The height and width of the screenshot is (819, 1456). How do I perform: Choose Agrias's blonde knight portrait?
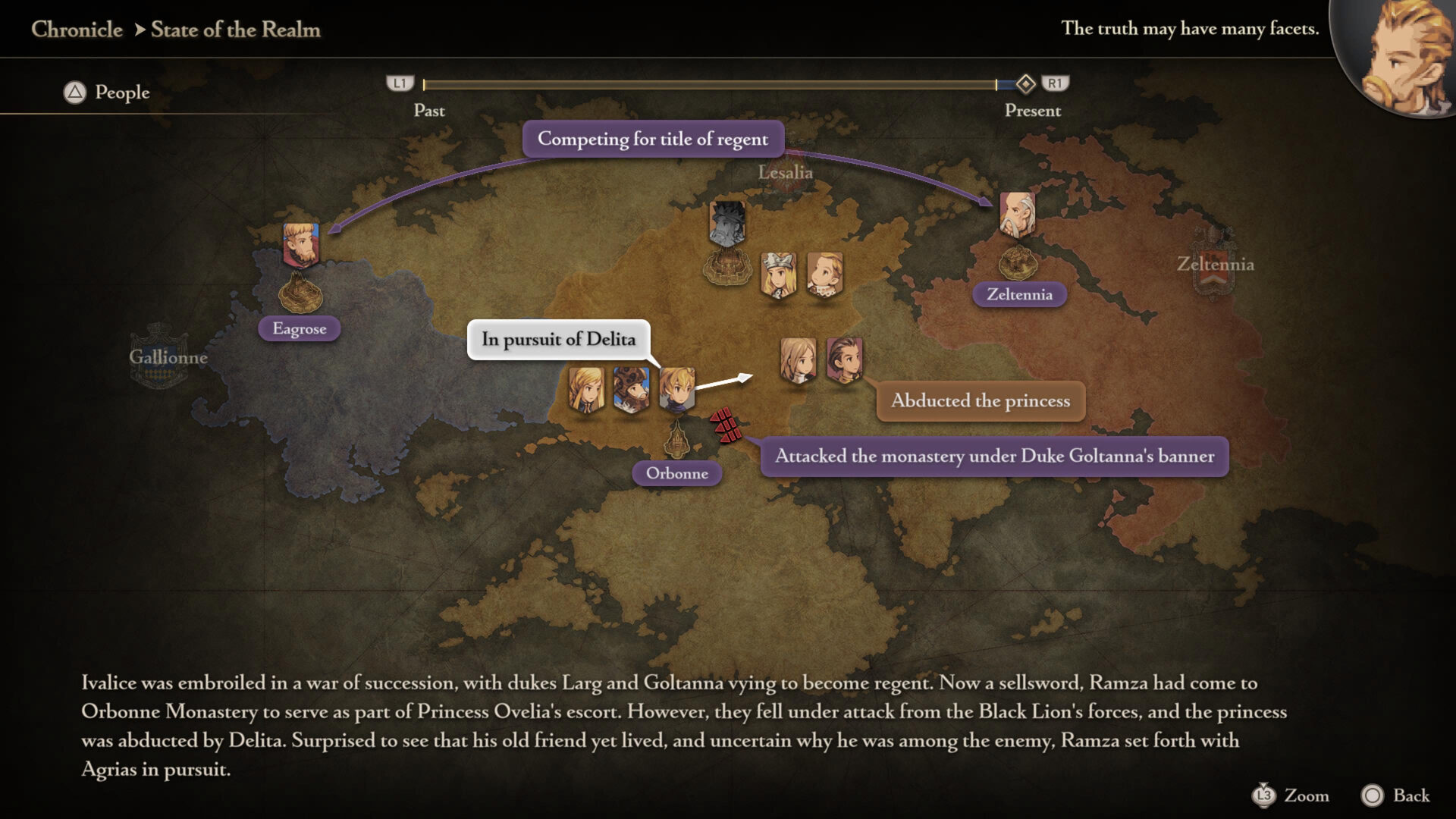(586, 389)
